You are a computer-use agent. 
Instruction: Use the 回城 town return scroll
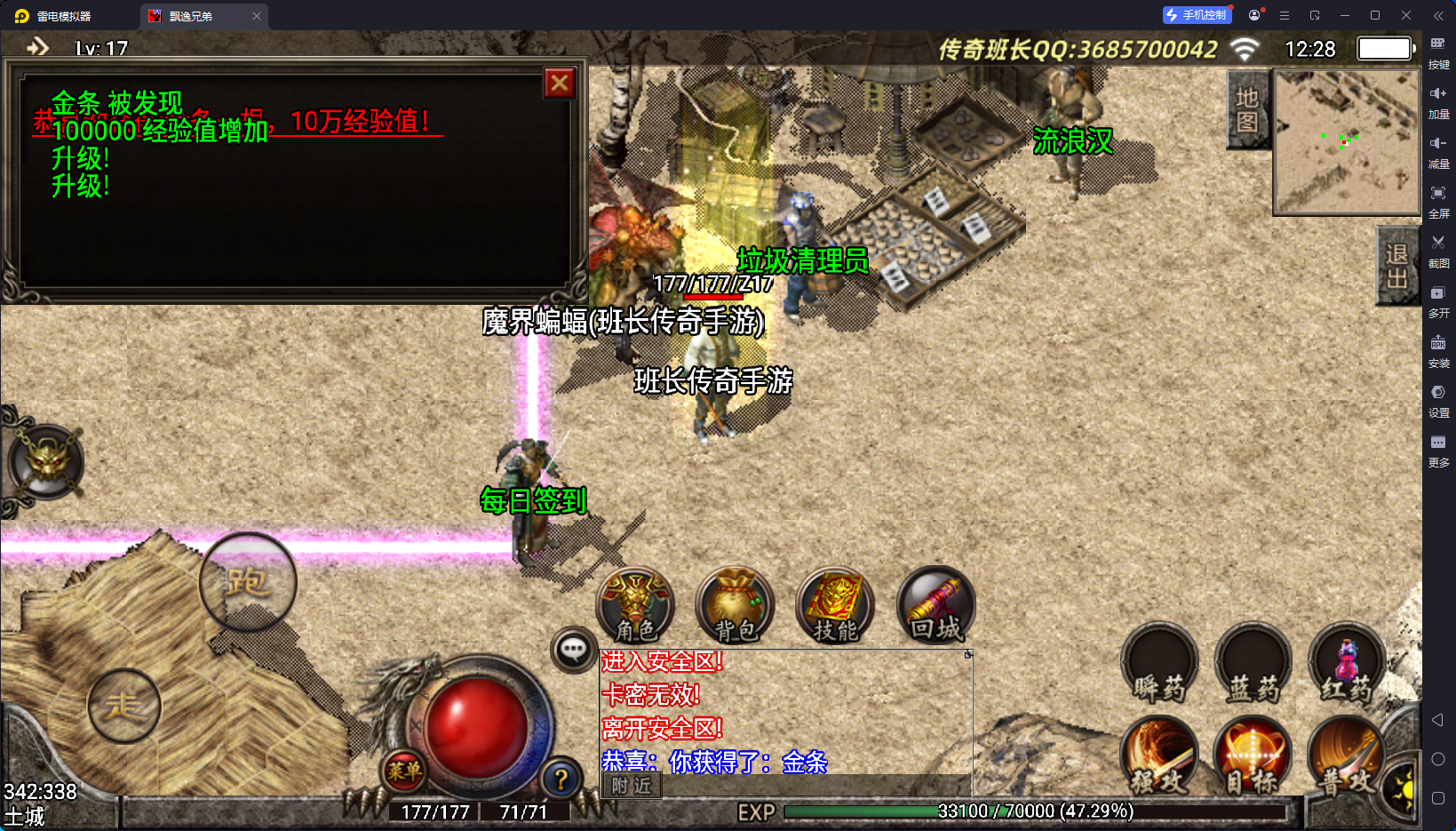936,606
